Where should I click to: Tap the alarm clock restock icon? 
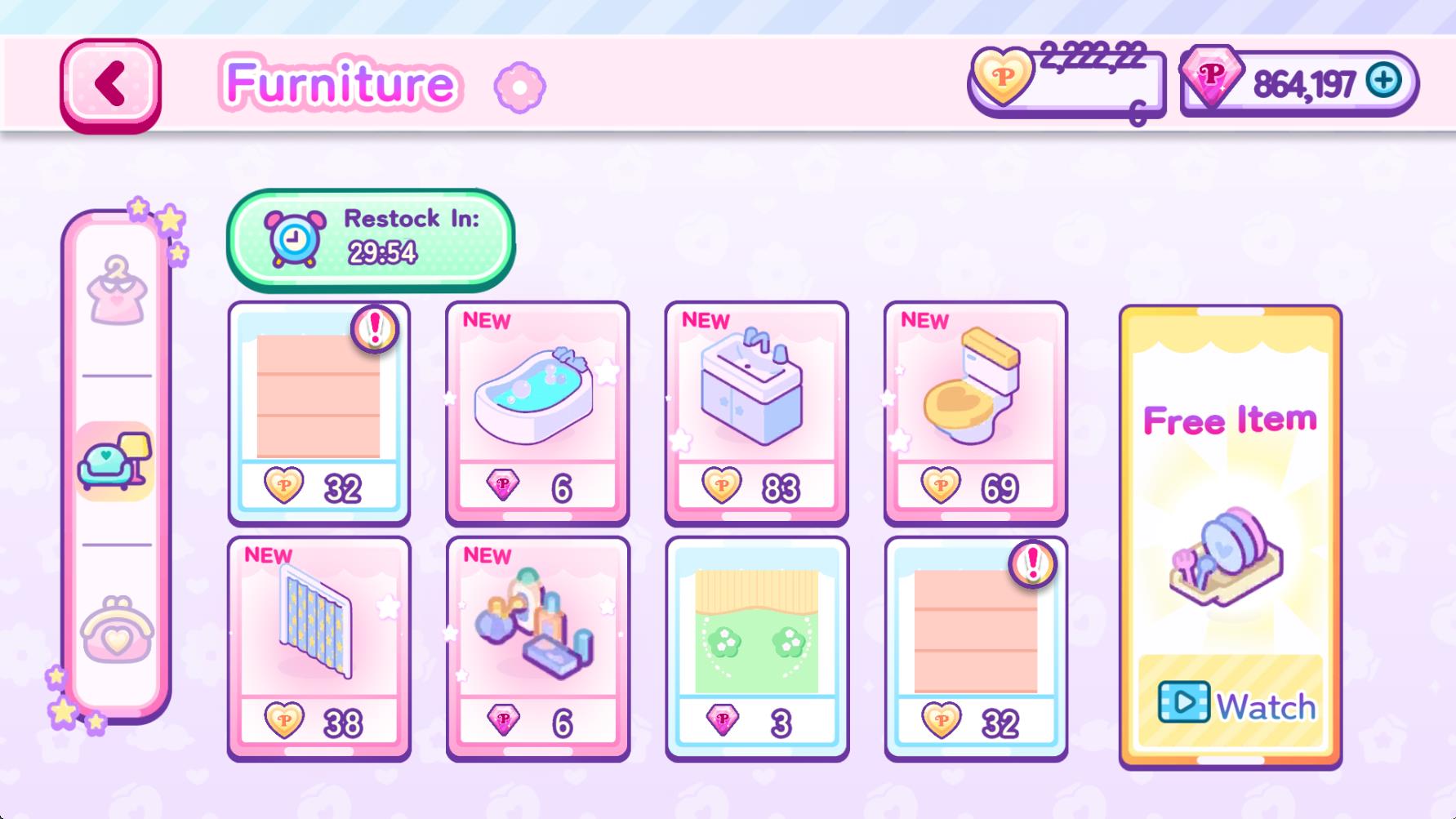[292, 238]
